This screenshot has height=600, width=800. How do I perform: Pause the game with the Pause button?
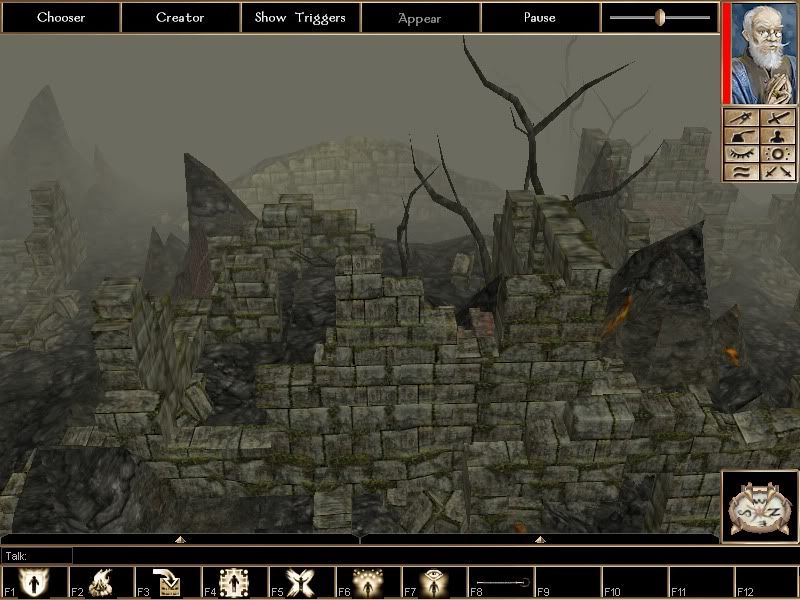(540, 17)
